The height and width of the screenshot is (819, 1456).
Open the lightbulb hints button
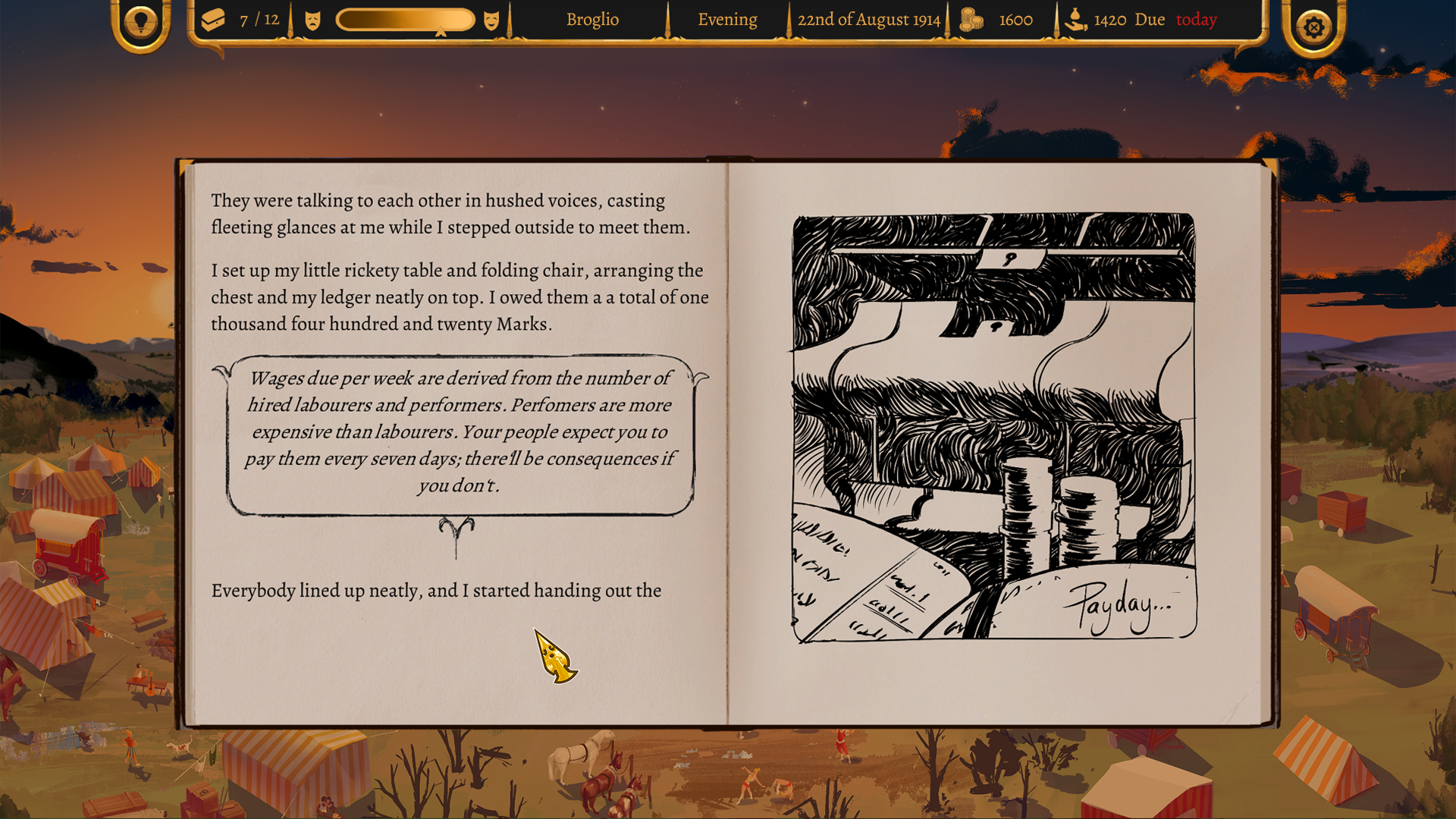point(140,23)
